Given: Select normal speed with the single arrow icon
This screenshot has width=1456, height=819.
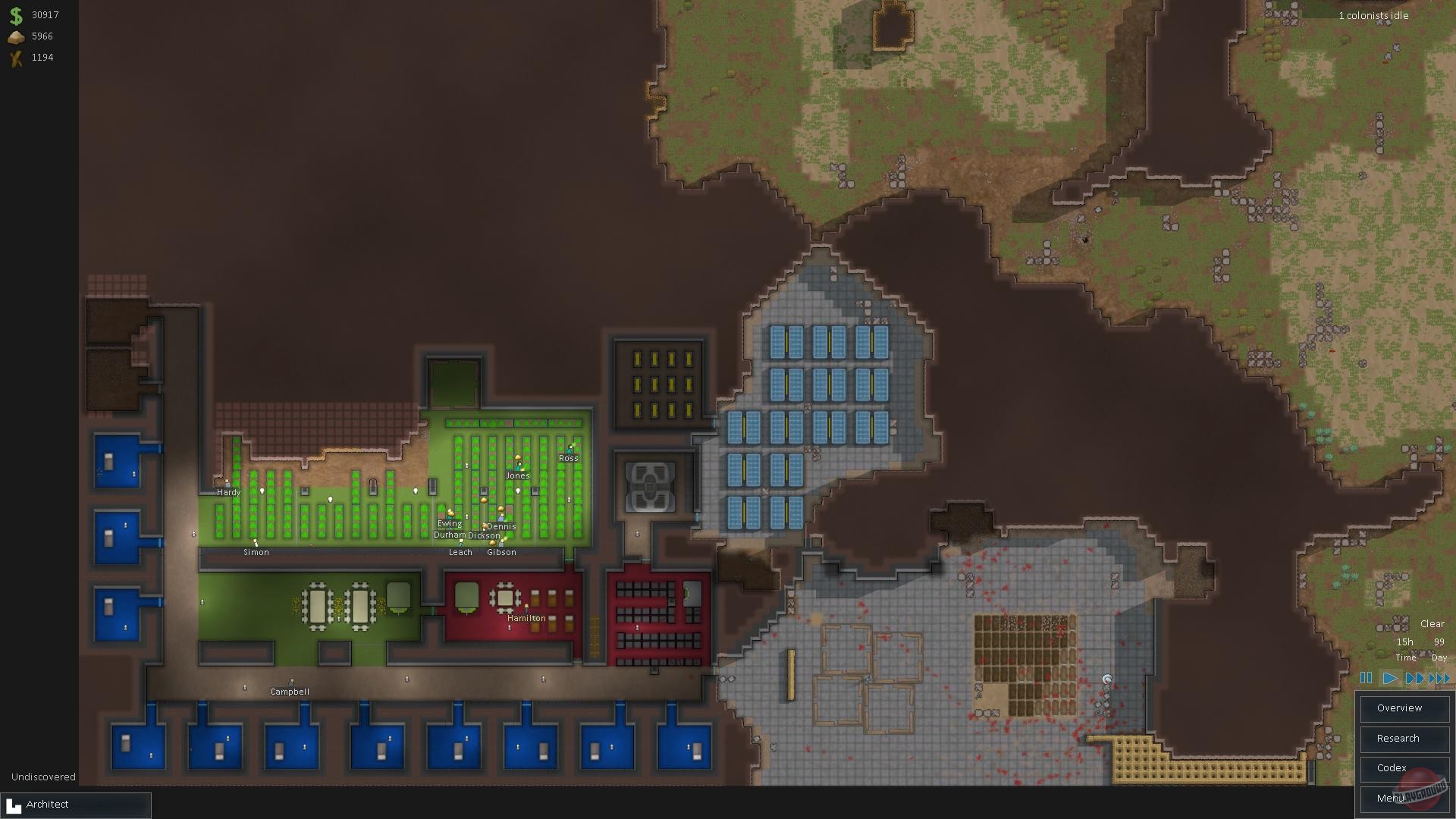Looking at the screenshot, I should [1390, 679].
